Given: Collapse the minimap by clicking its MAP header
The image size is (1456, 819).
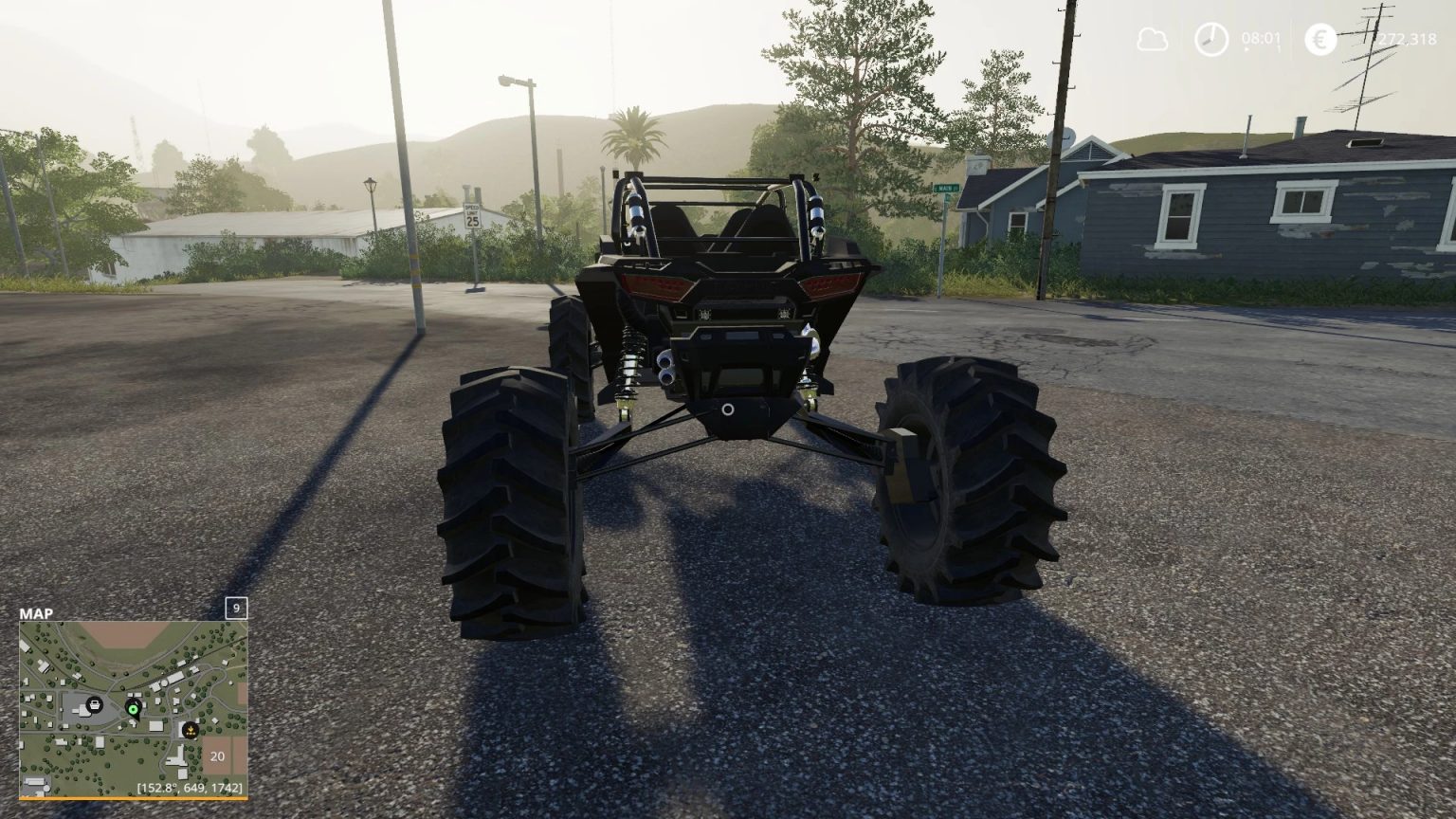Looking at the screenshot, I should 36,613.
